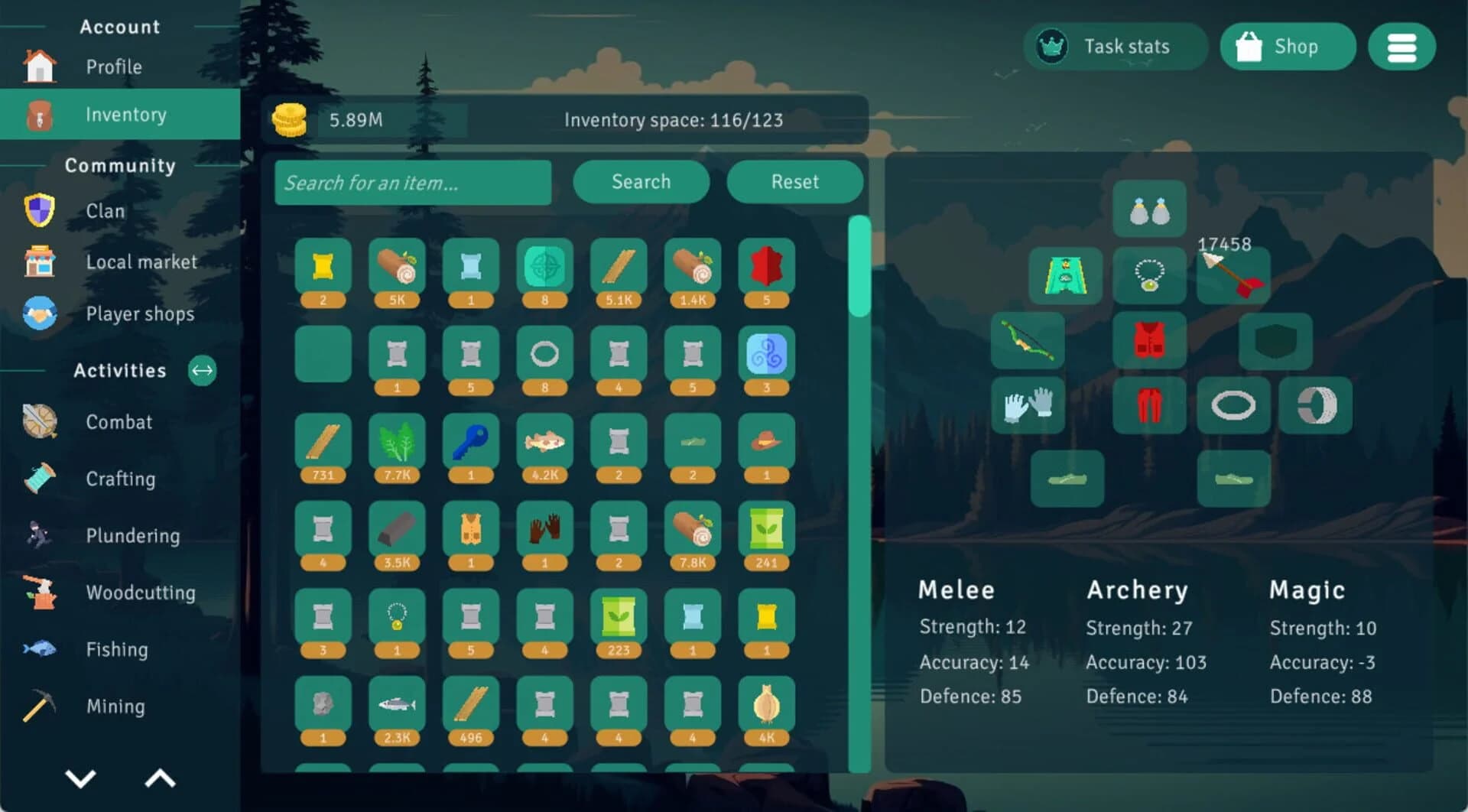Screen dimensions: 1468x812
Task: Reset the item search filter
Action: [x=794, y=182]
